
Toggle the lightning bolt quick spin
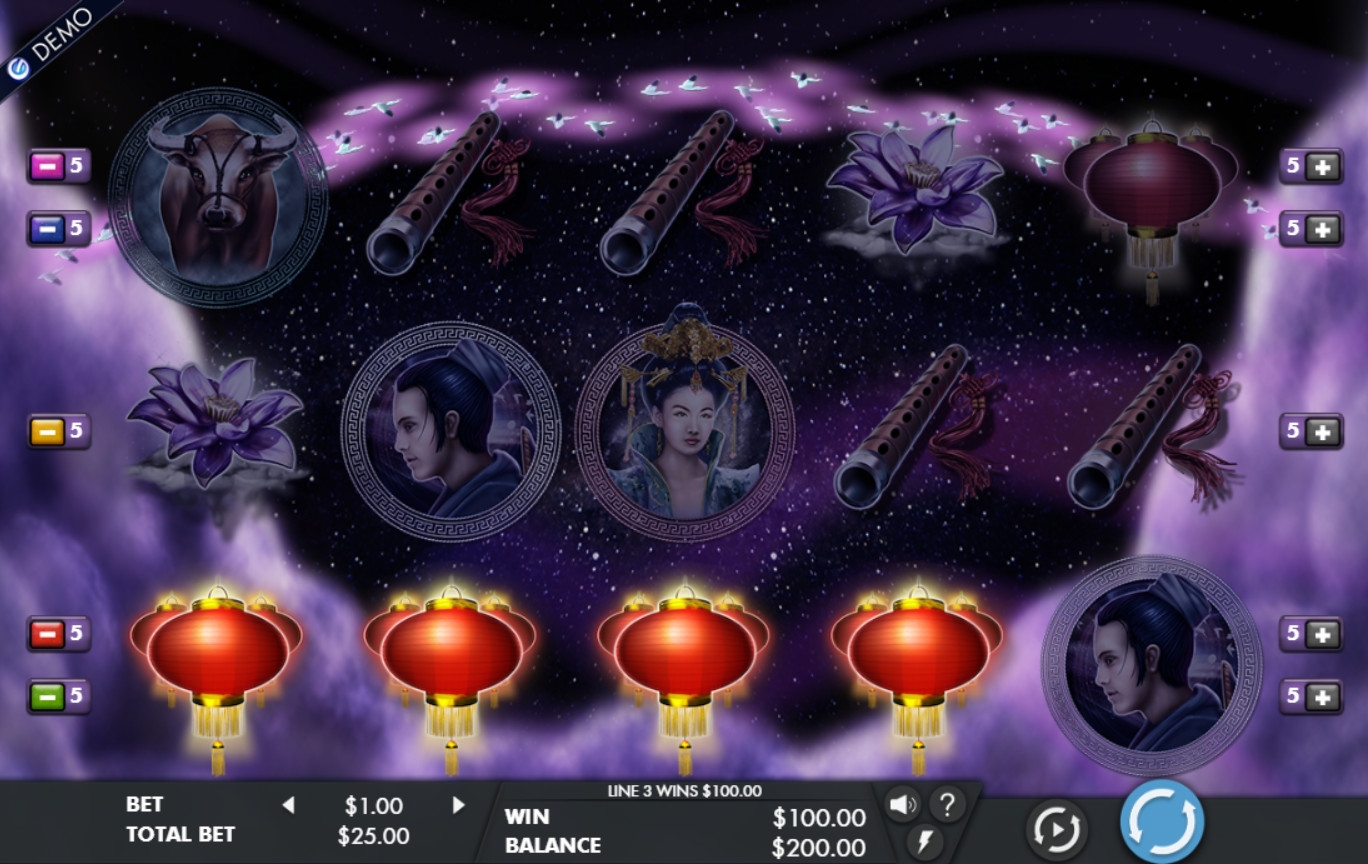point(925,839)
